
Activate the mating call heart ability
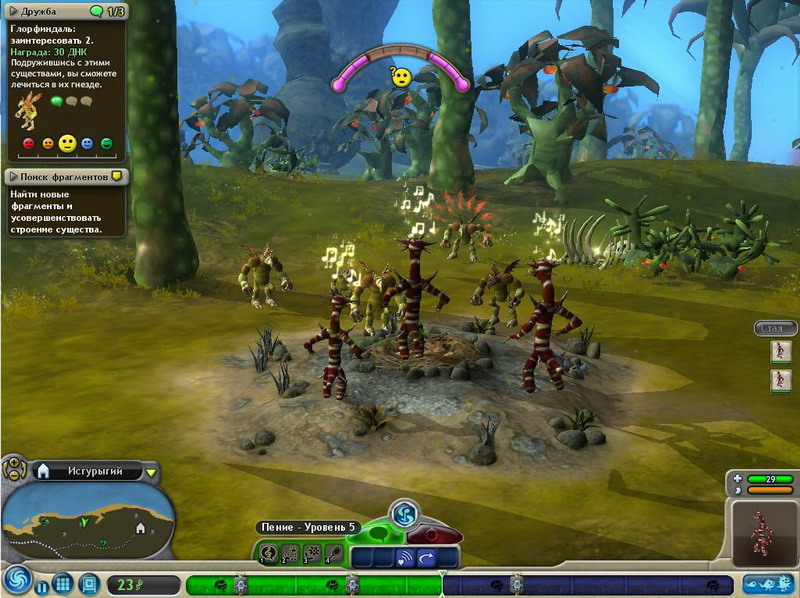pos(406,558)
